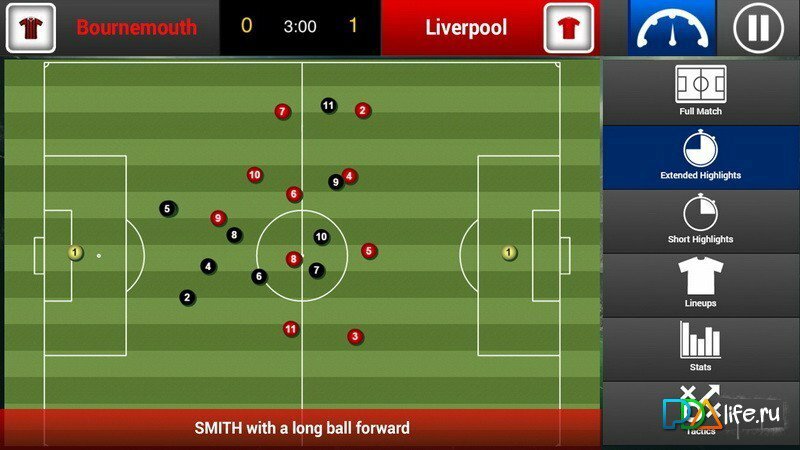Choose Short Highlights mode

pyautogui.click(x=700, y=219)
